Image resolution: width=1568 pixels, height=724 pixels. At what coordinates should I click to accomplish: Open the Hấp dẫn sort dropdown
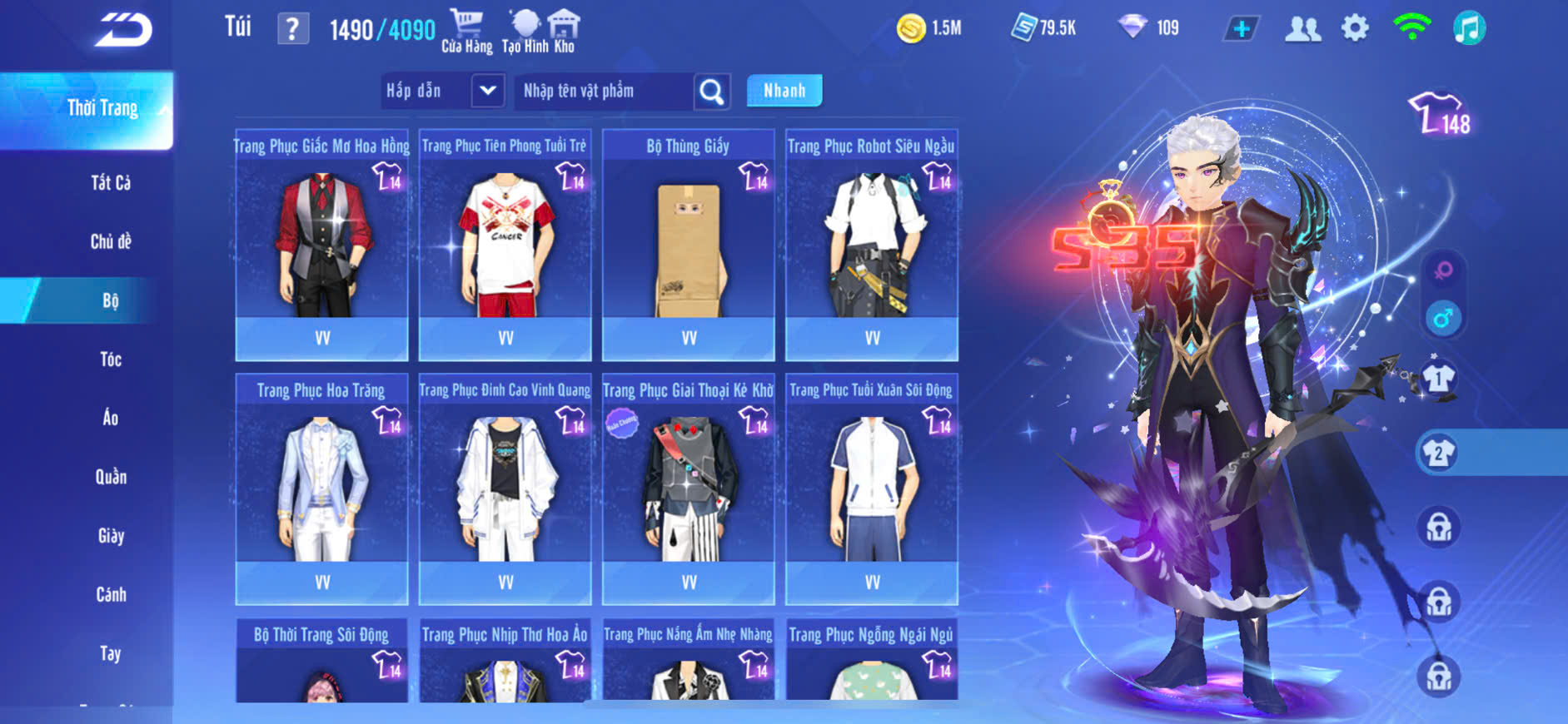tap(488, 91)
